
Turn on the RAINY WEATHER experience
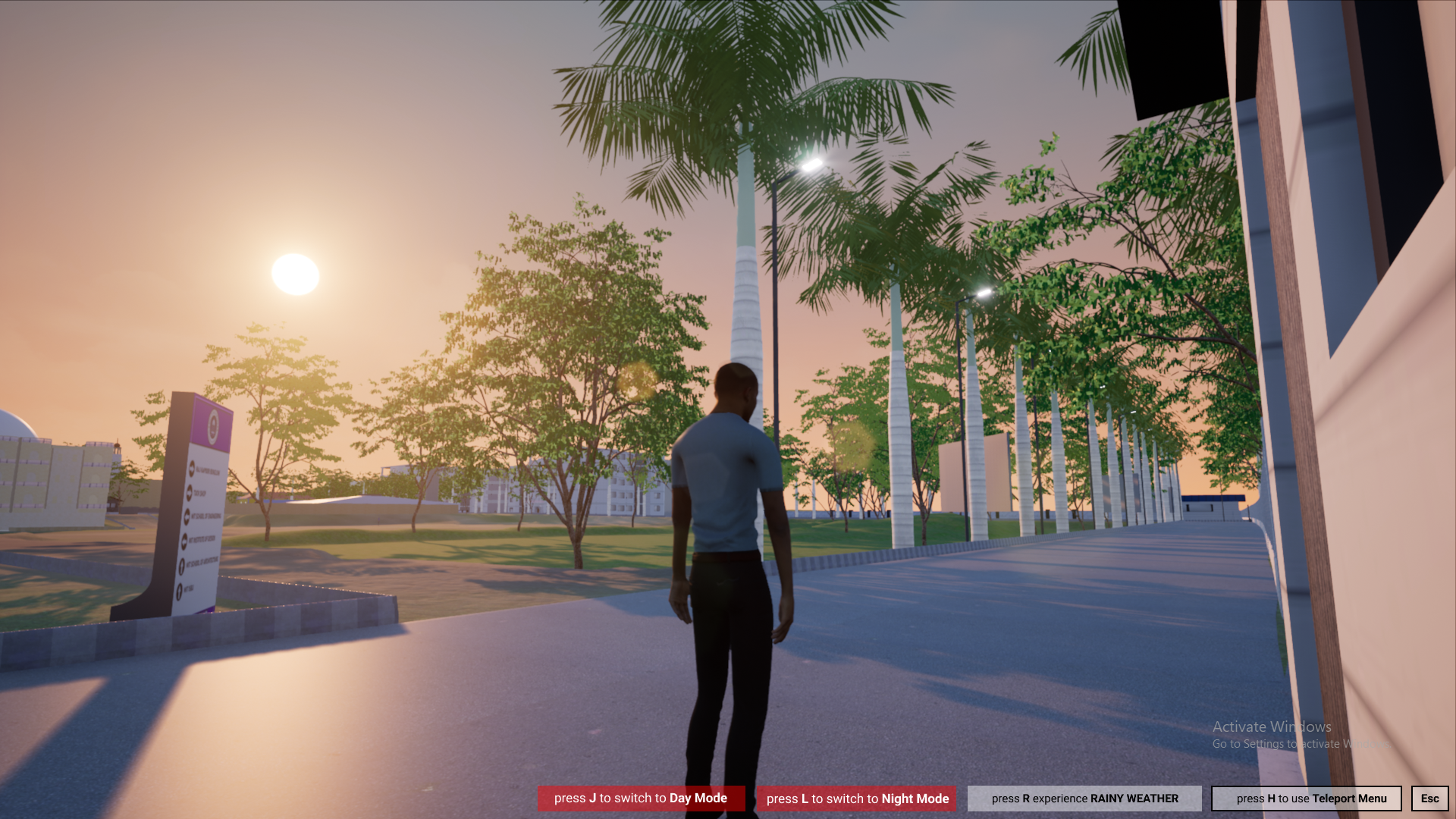tap(1084, 799)
